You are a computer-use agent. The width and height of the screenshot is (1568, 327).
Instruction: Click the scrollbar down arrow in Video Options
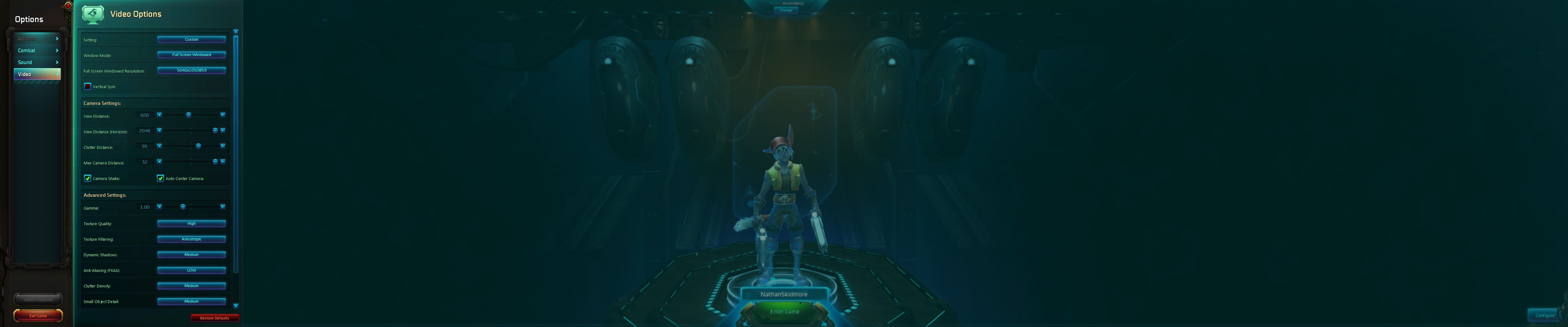pyautogui.click(x=236, y=306)
